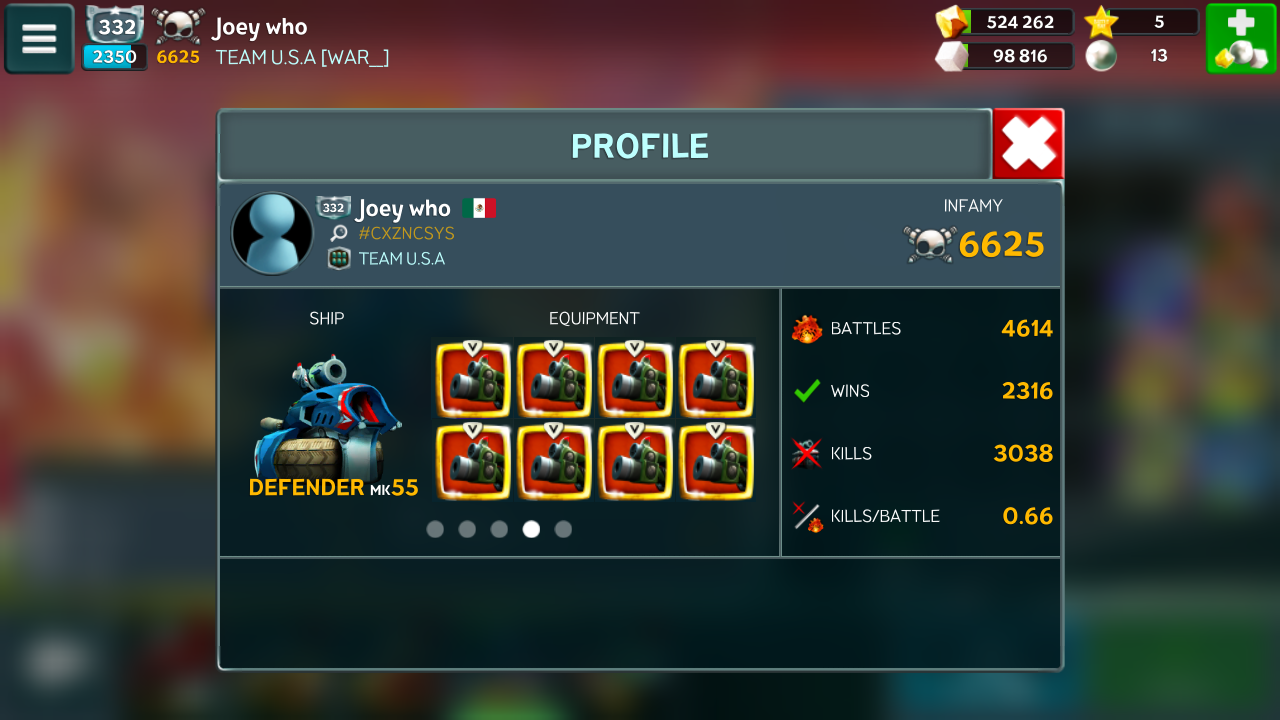Open the TEAM U.S.A guild link
The width and height of the screenshot is (1280, 720).
pos(401,259)
